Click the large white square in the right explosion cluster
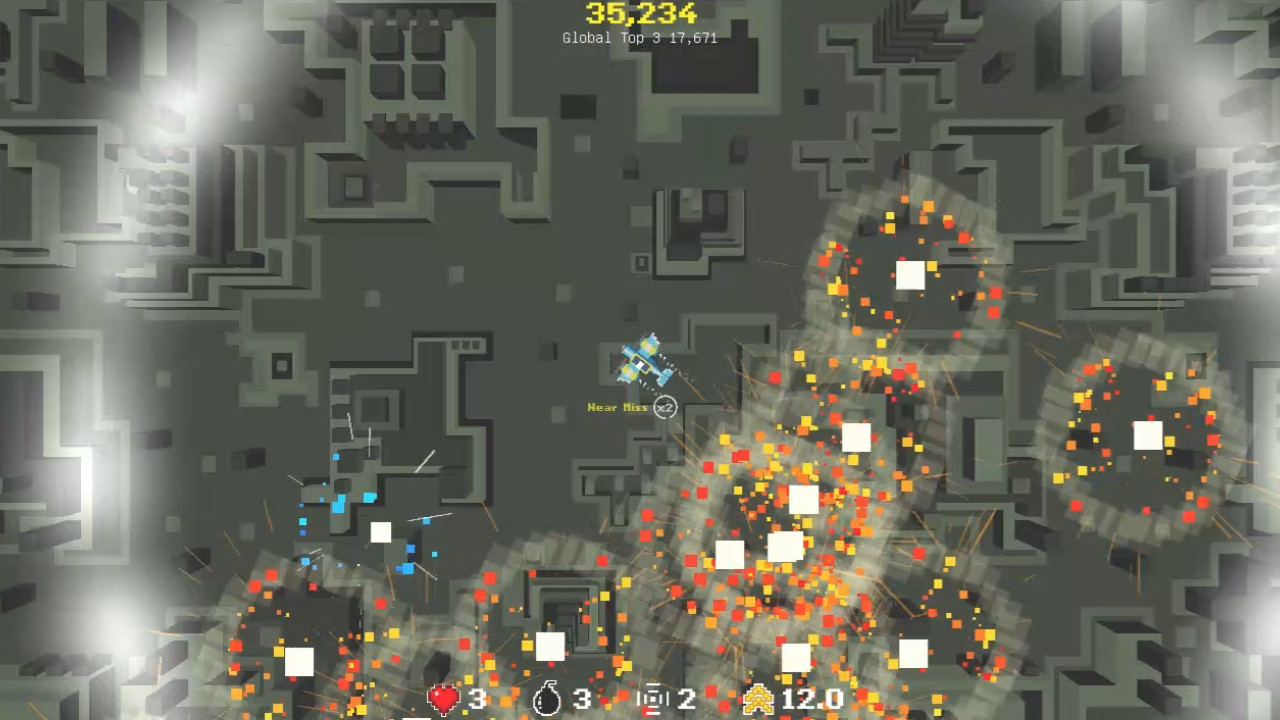The height and width of the screenshot is (720, 1280). [1147, 434]
